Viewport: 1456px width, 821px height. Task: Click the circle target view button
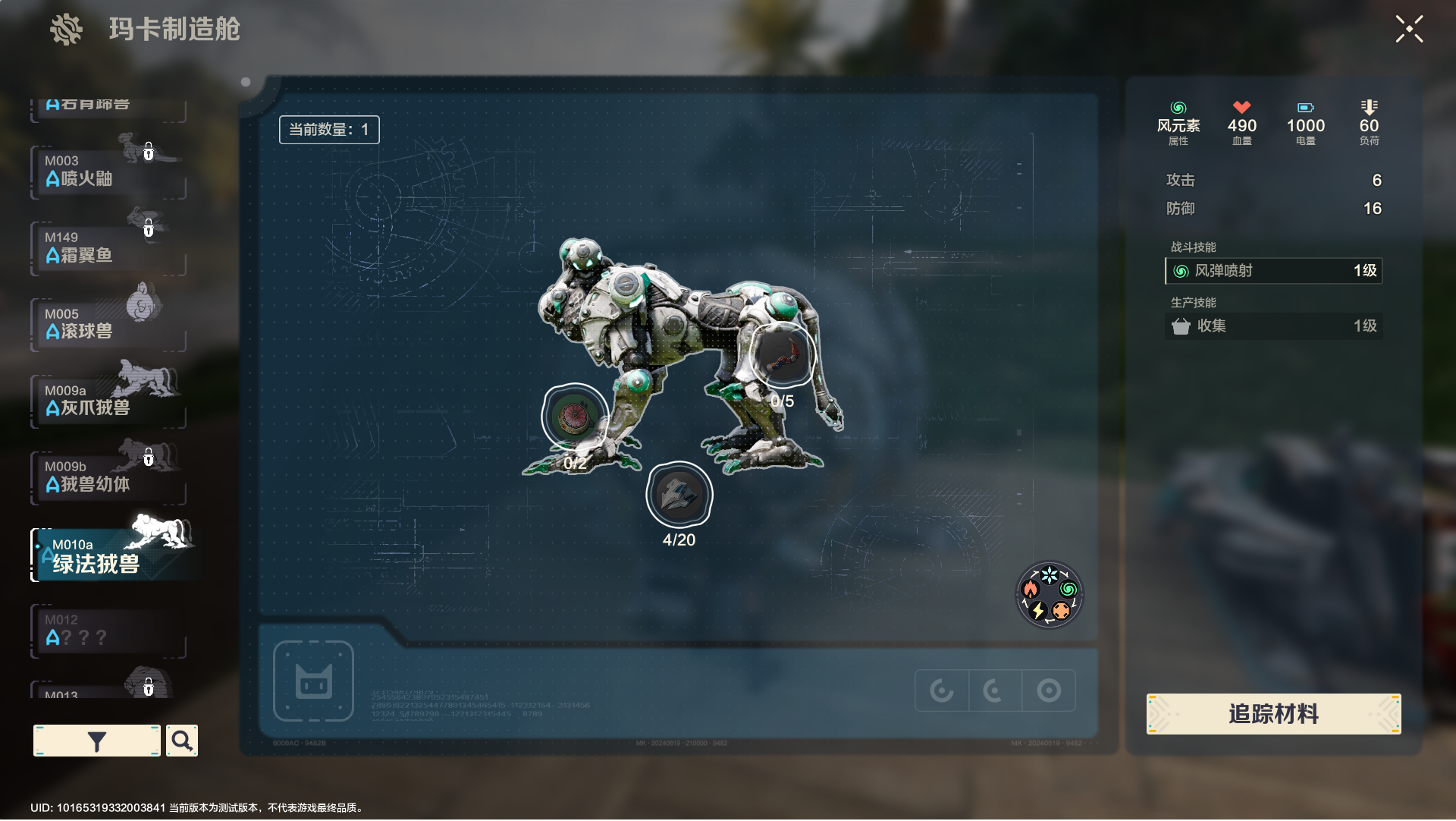coord(1049,690)
